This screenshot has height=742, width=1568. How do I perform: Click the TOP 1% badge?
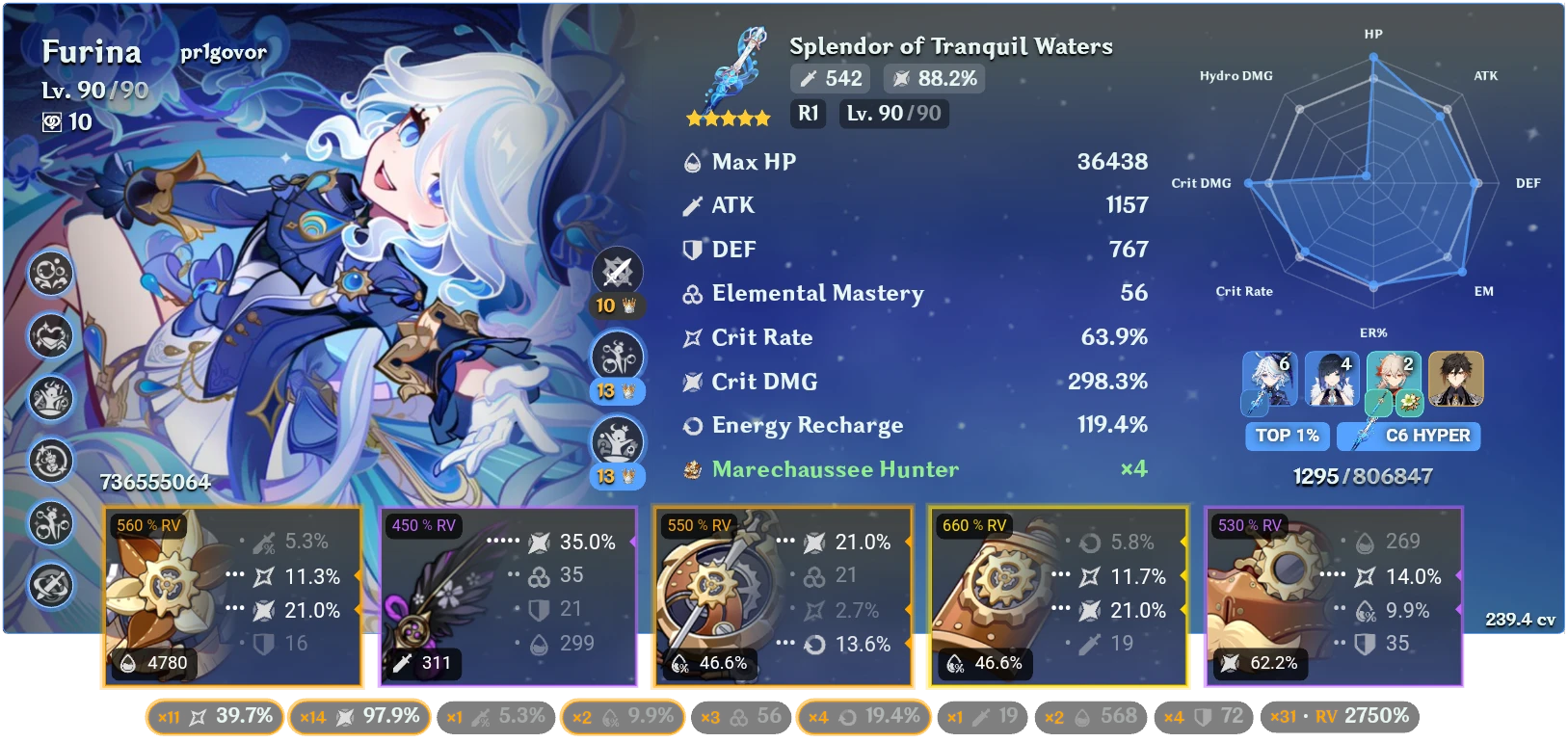tap(1287, 436)
